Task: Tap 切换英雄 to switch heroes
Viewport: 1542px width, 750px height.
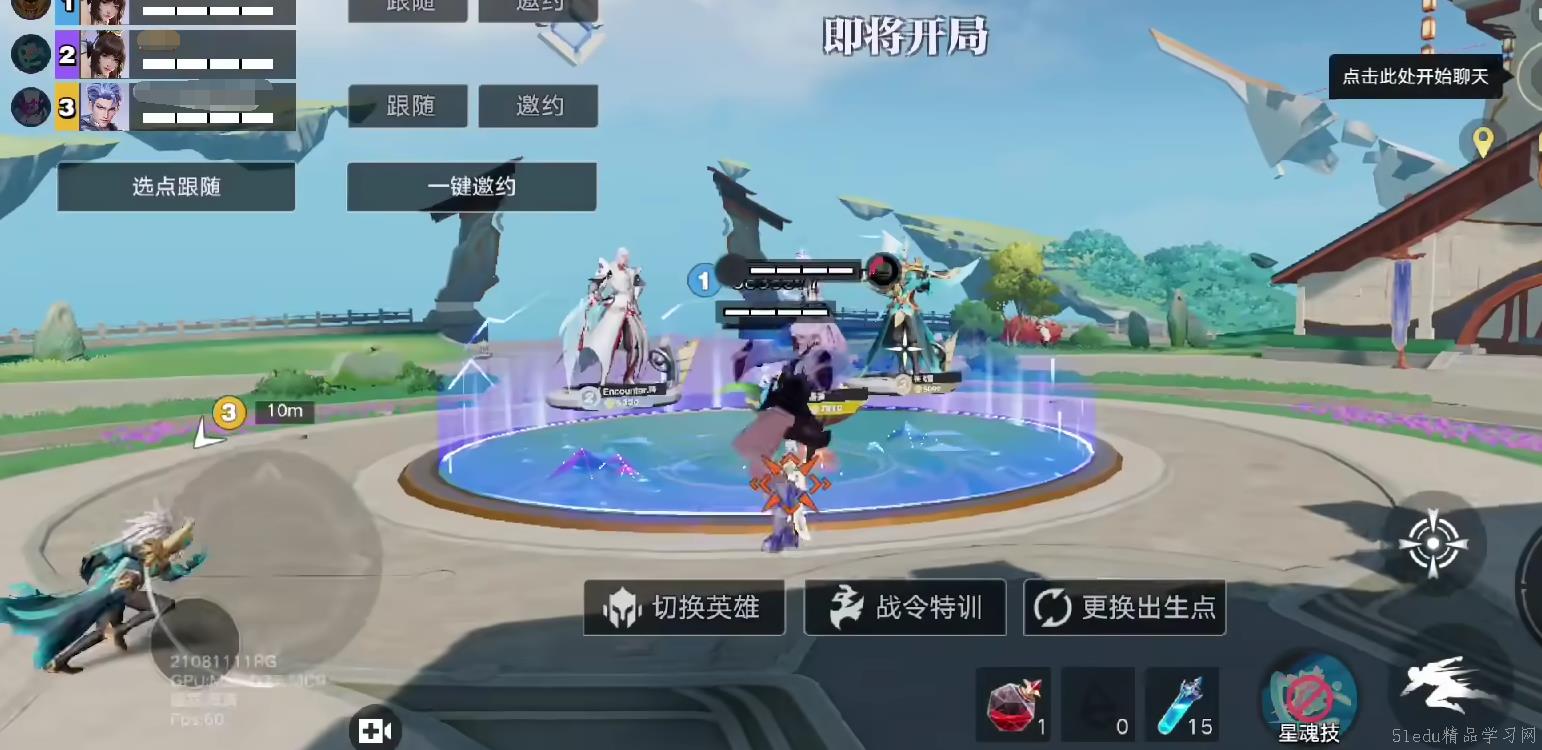Action: 683,607
